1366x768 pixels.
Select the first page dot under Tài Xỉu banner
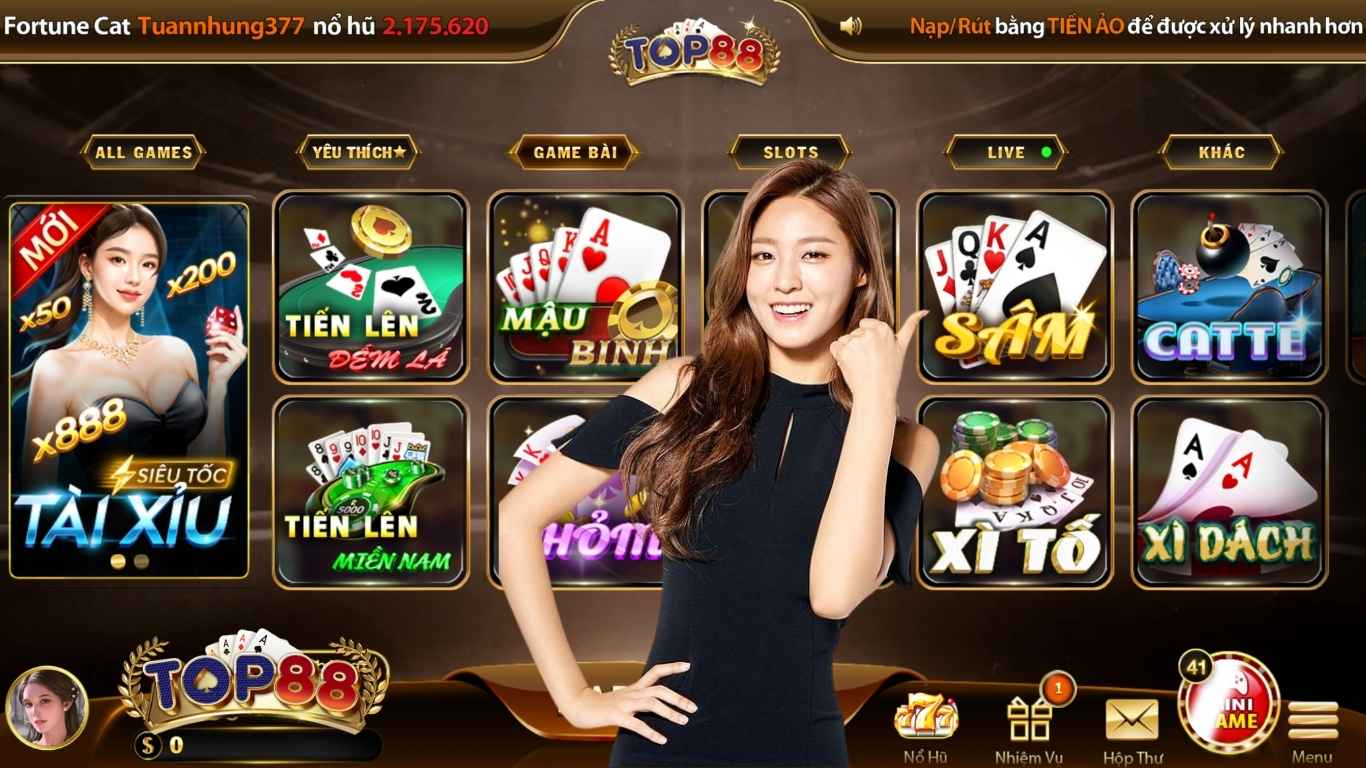tap(117, 561)
